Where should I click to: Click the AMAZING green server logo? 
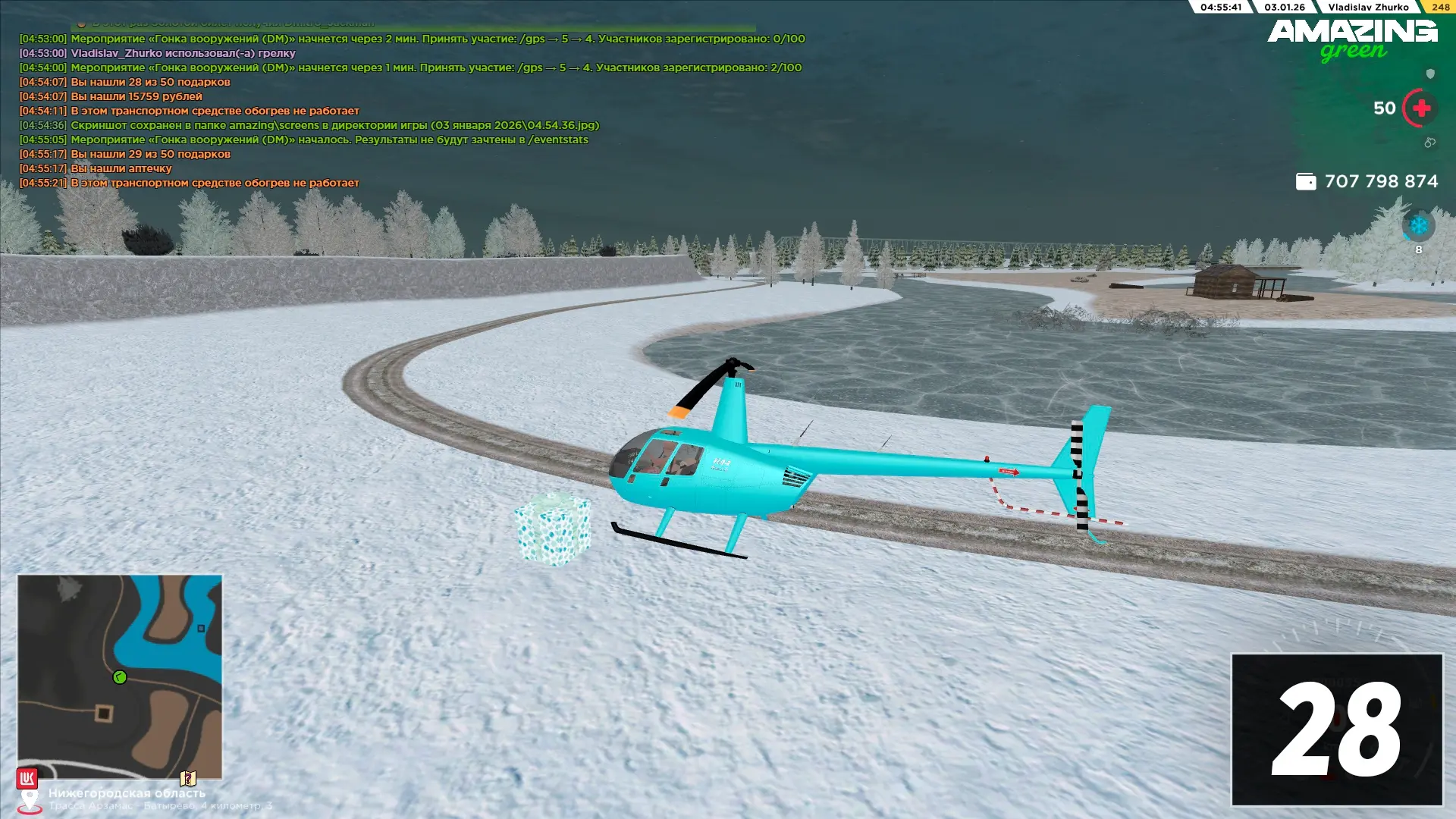1352,39
